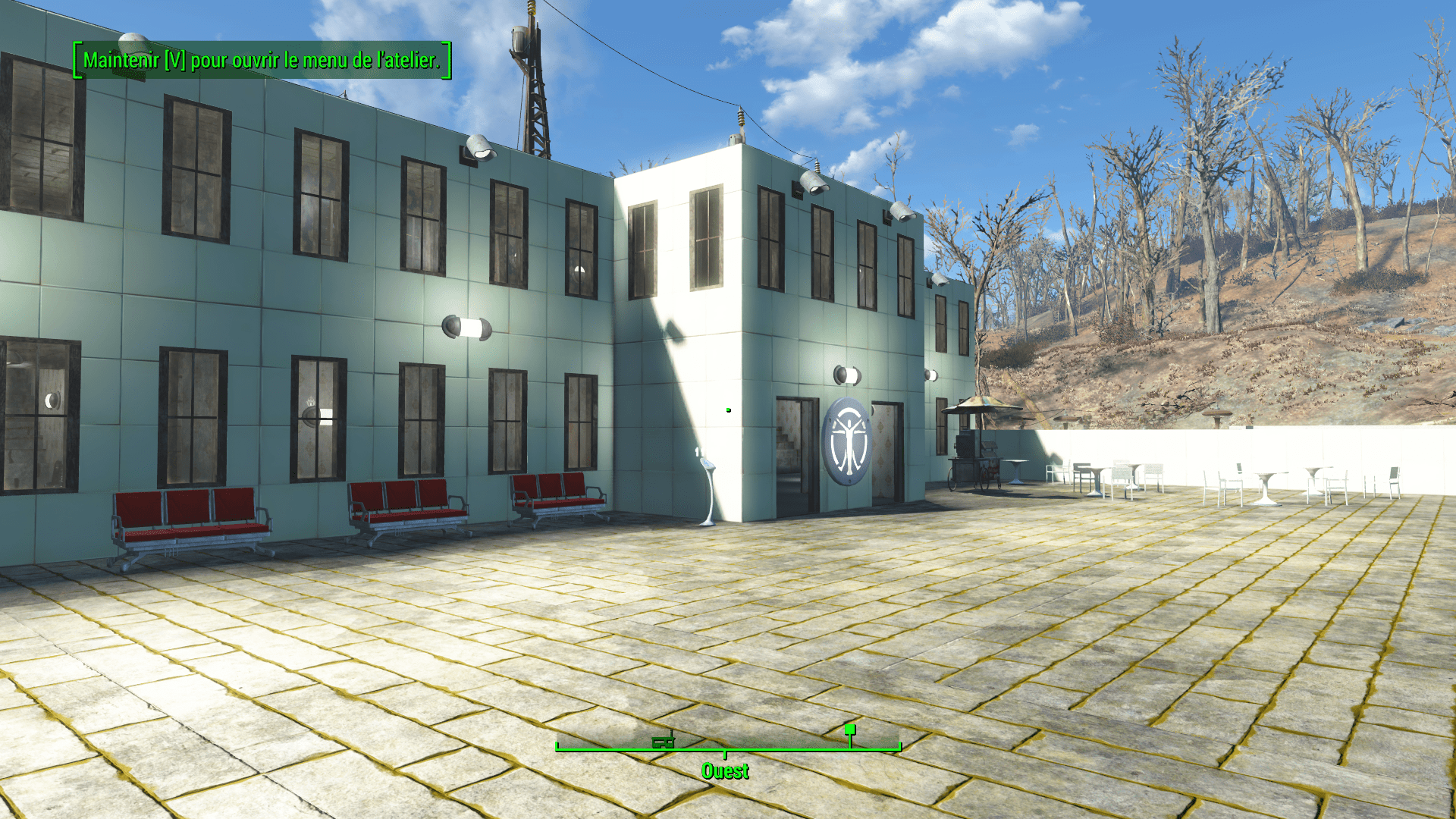
Task: Select the square quest marker on the compass
Action: 850,730
